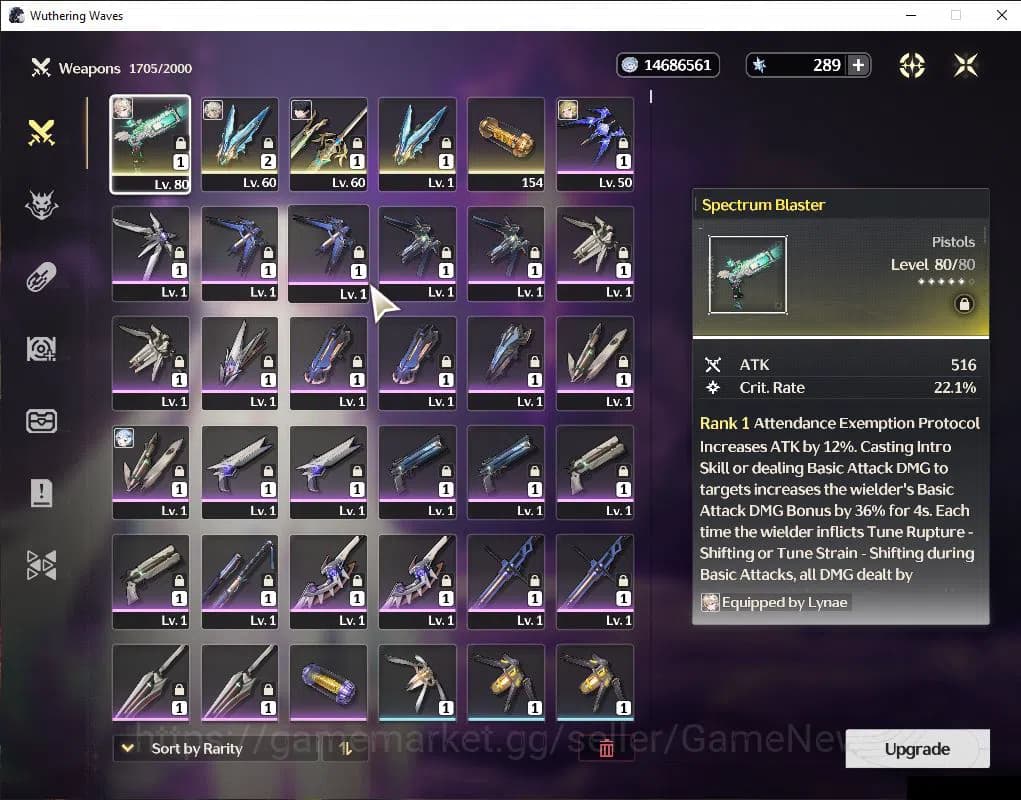Viewport: 1021px width, 800px height.
Task: Select the Lv. 80 Spectrum Blaster slot
Action: (x=150, y=143)
